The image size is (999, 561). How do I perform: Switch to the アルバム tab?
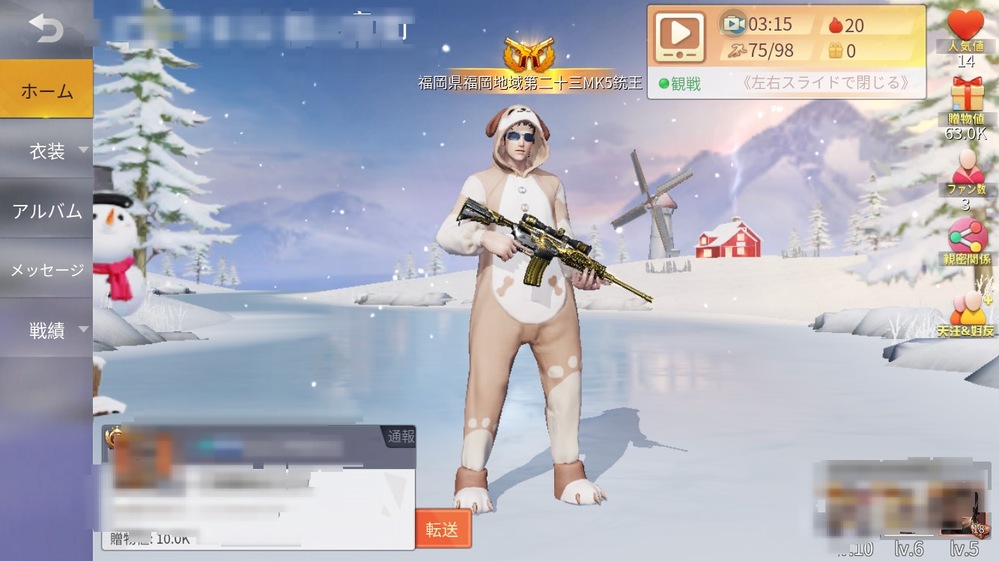[46, 211]
